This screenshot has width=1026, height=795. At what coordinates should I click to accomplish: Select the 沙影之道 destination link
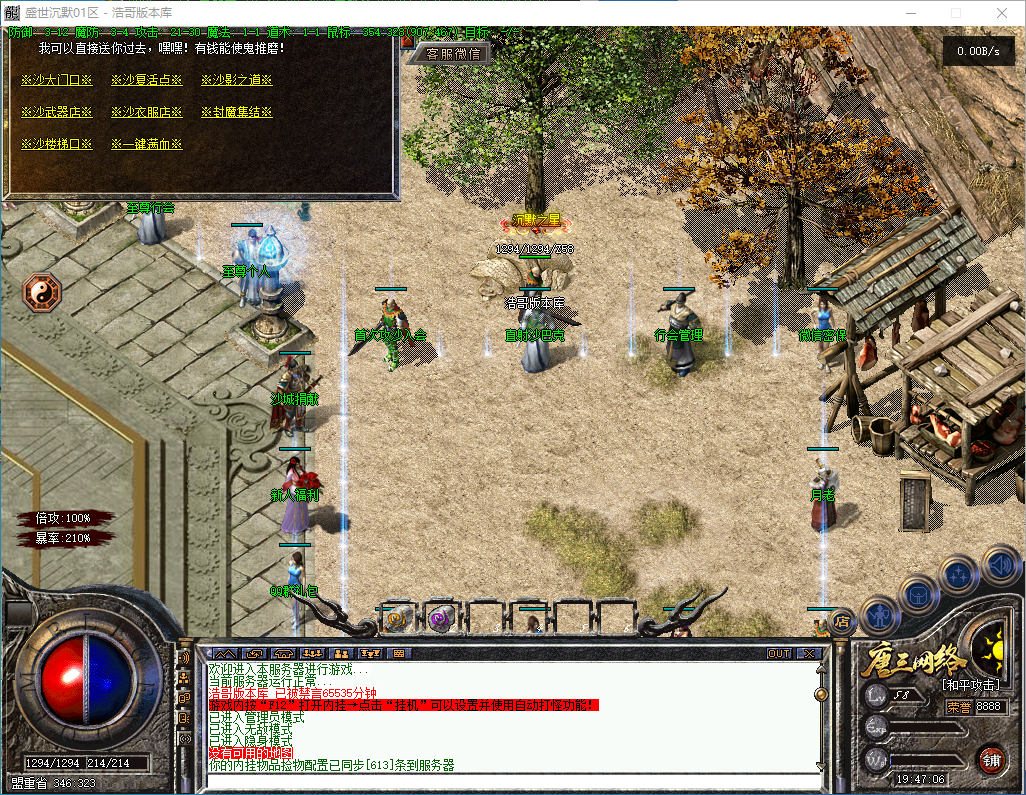[x=236, y=80]
